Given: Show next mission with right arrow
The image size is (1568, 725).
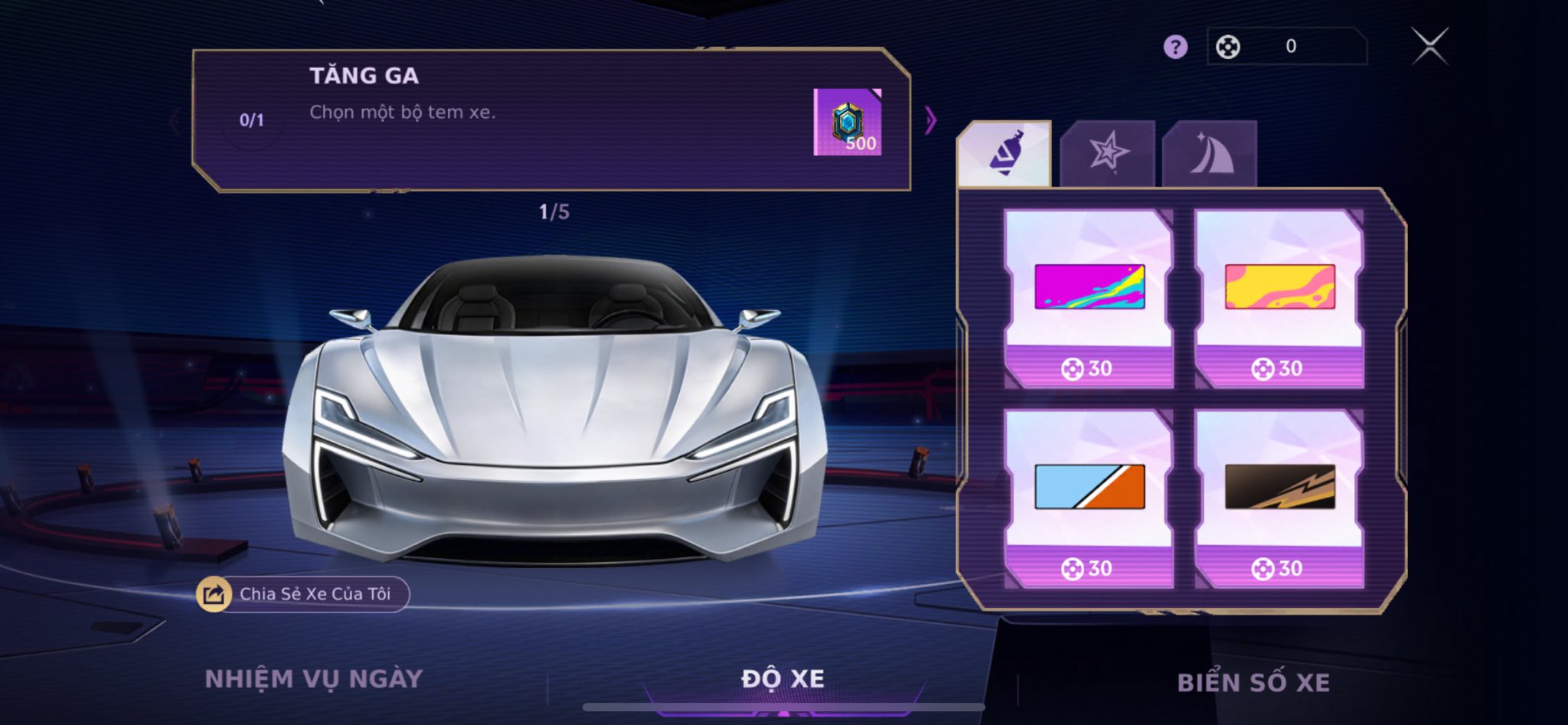Looking at the screenshot, I should tap(930, 120).
